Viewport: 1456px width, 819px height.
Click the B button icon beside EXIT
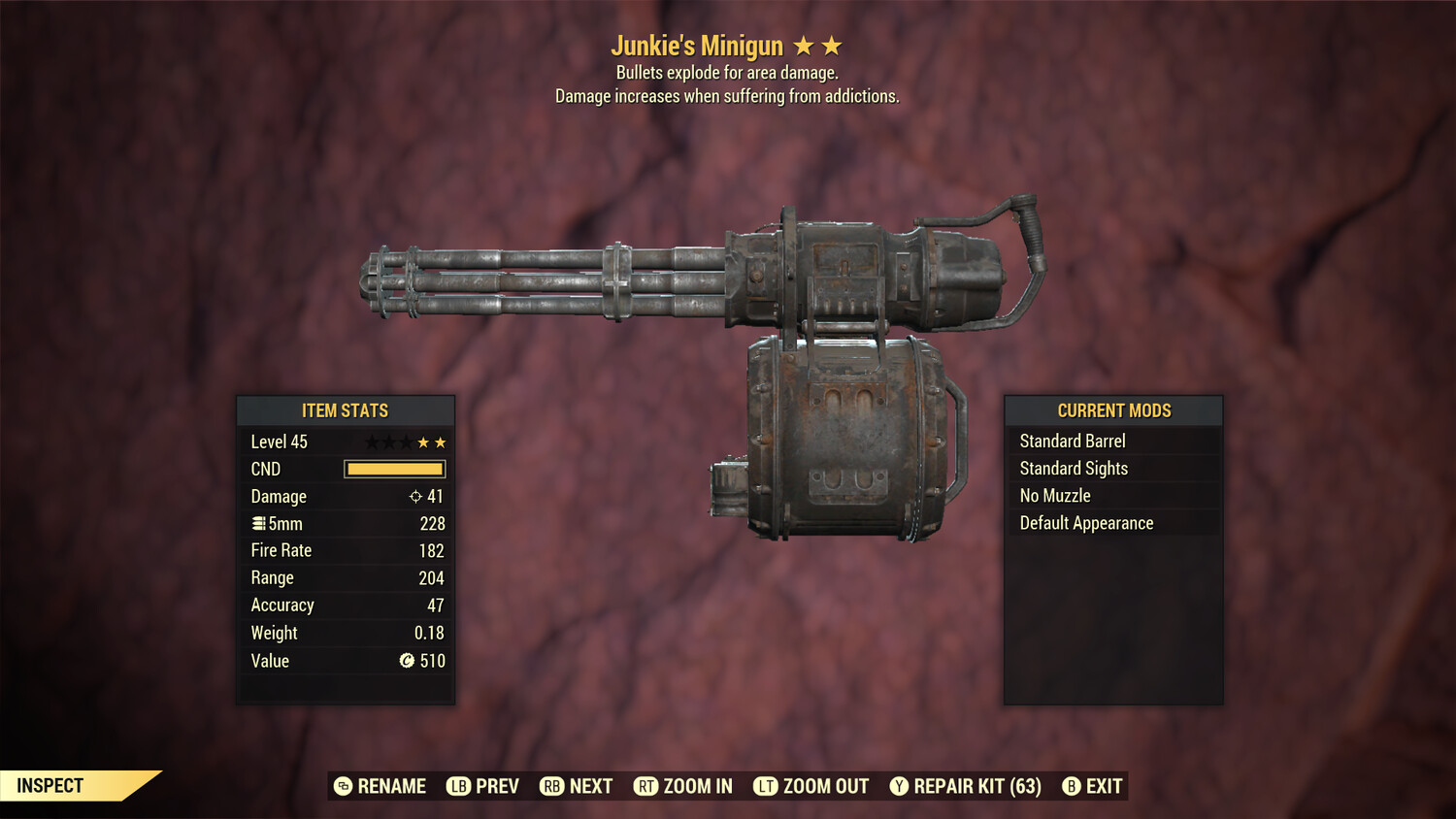[1071, 786]
